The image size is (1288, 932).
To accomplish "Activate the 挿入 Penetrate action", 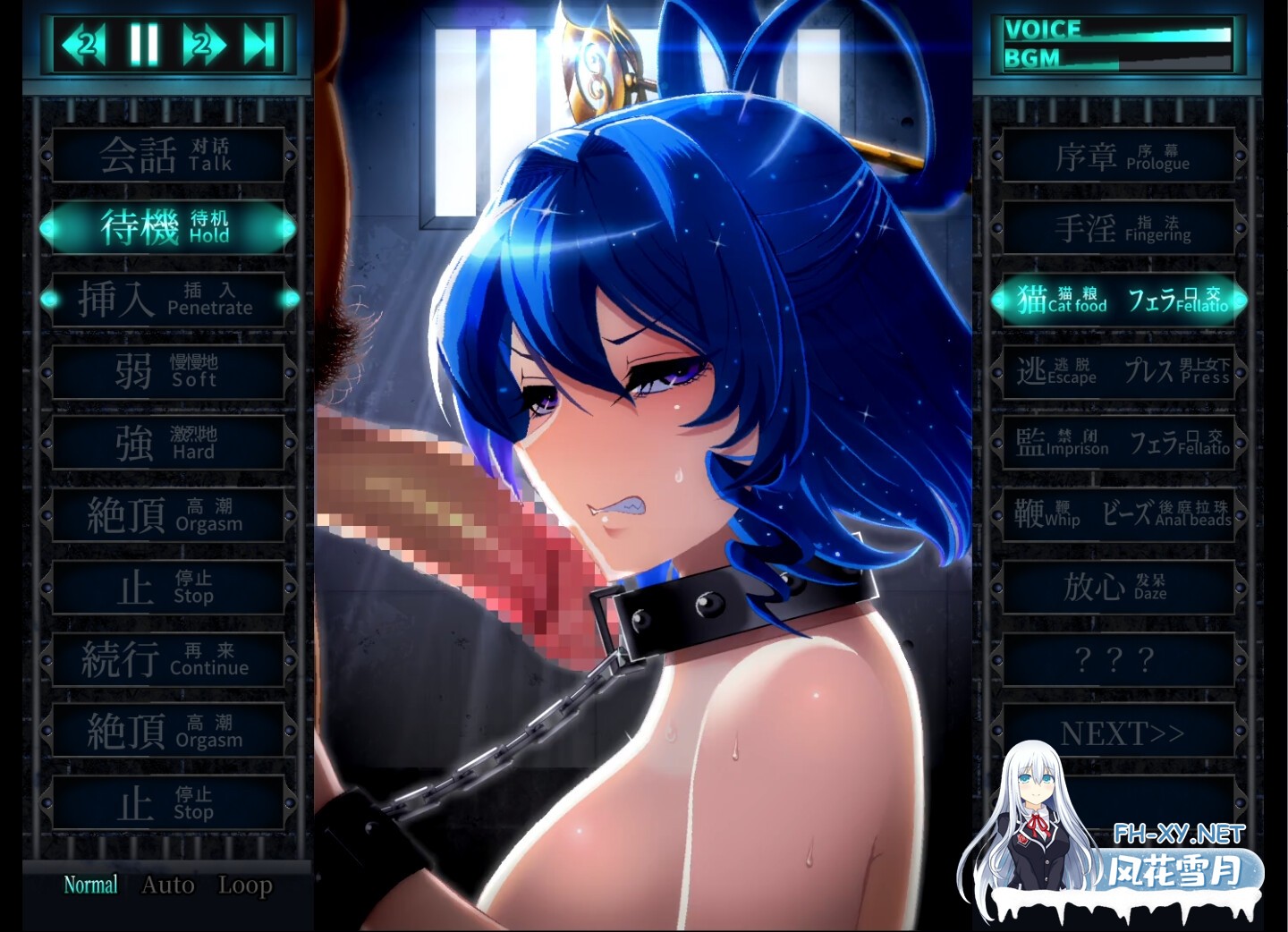I will click(168, 299).
